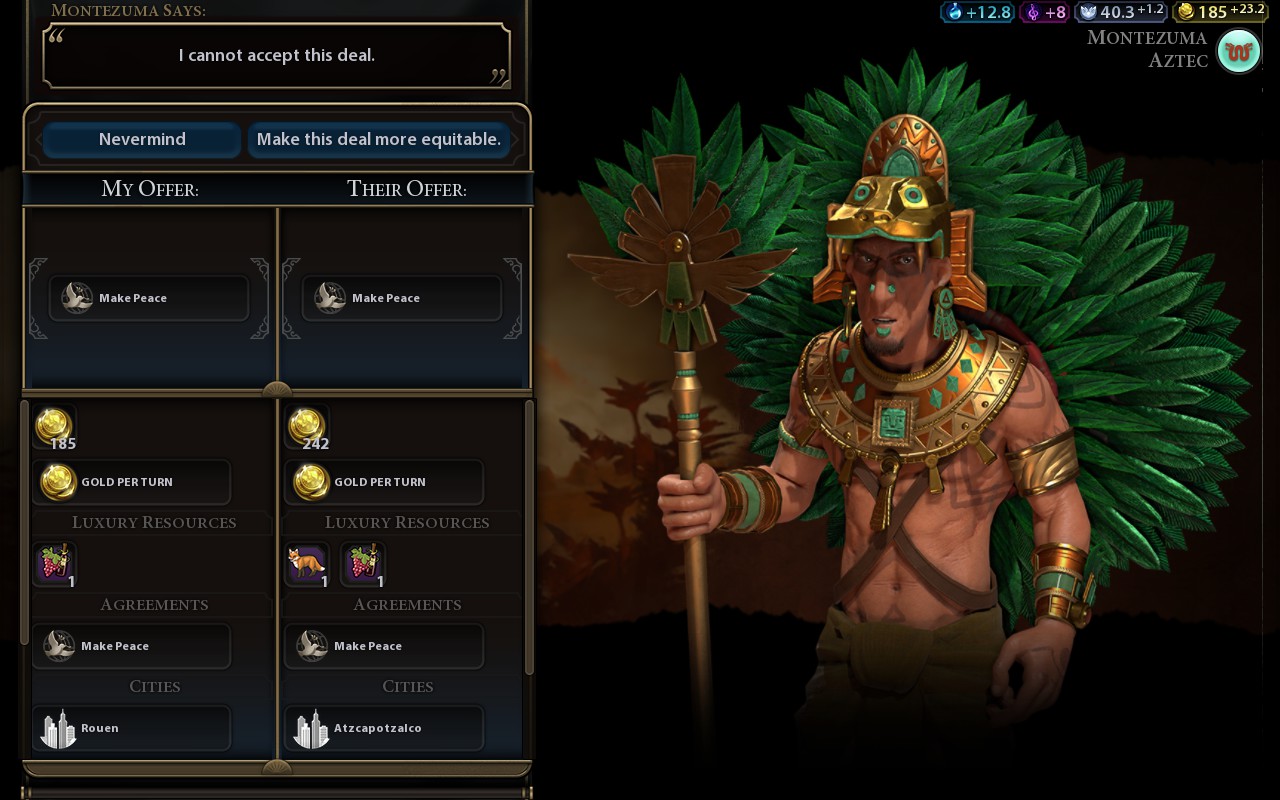Viewport: 1280px width, 800px height.
Task: Remove Make Peace from My Offer
Action: pos(148,298)
